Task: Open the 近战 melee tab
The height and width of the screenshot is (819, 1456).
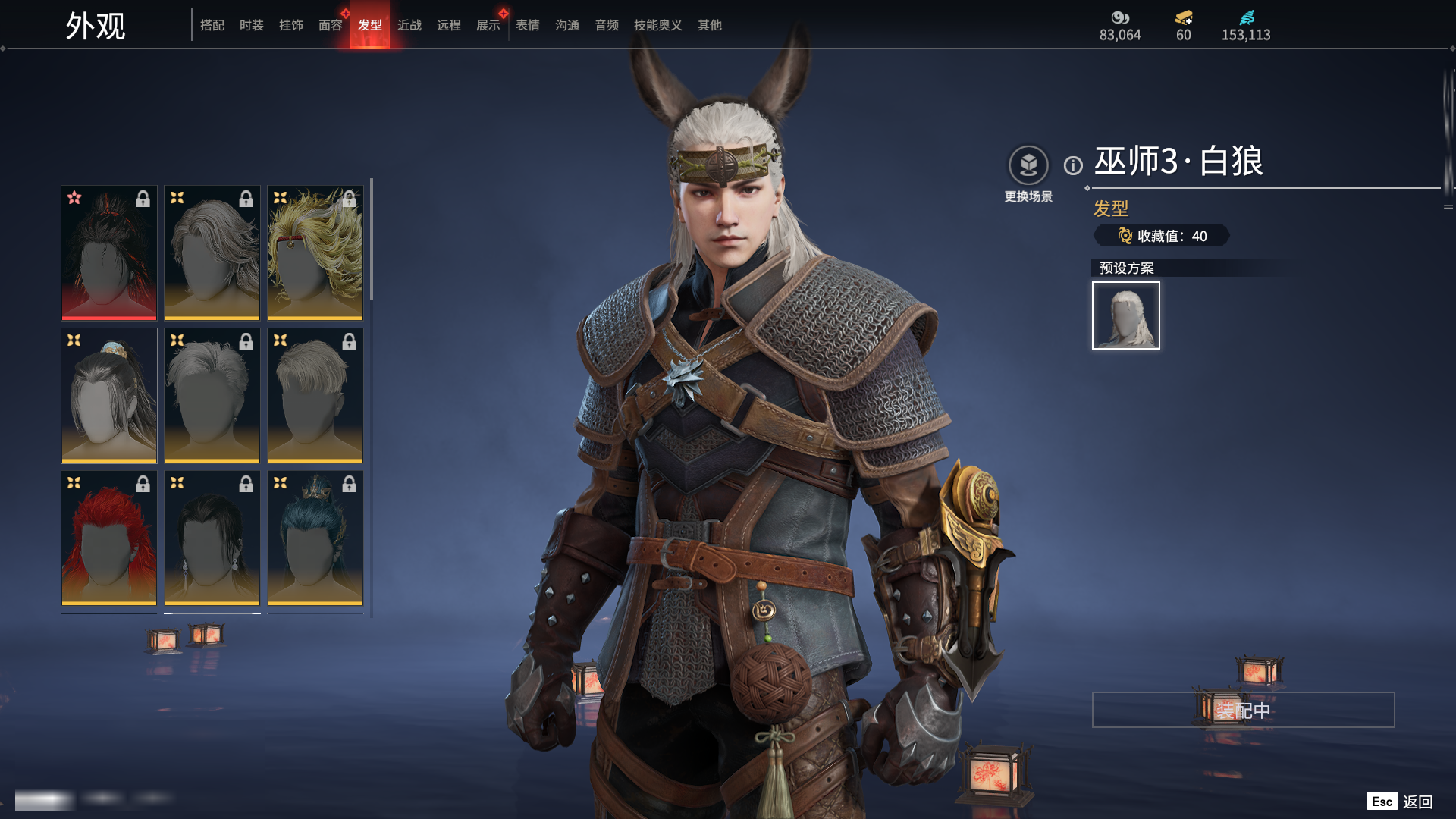Action: (x=409, y=25)
